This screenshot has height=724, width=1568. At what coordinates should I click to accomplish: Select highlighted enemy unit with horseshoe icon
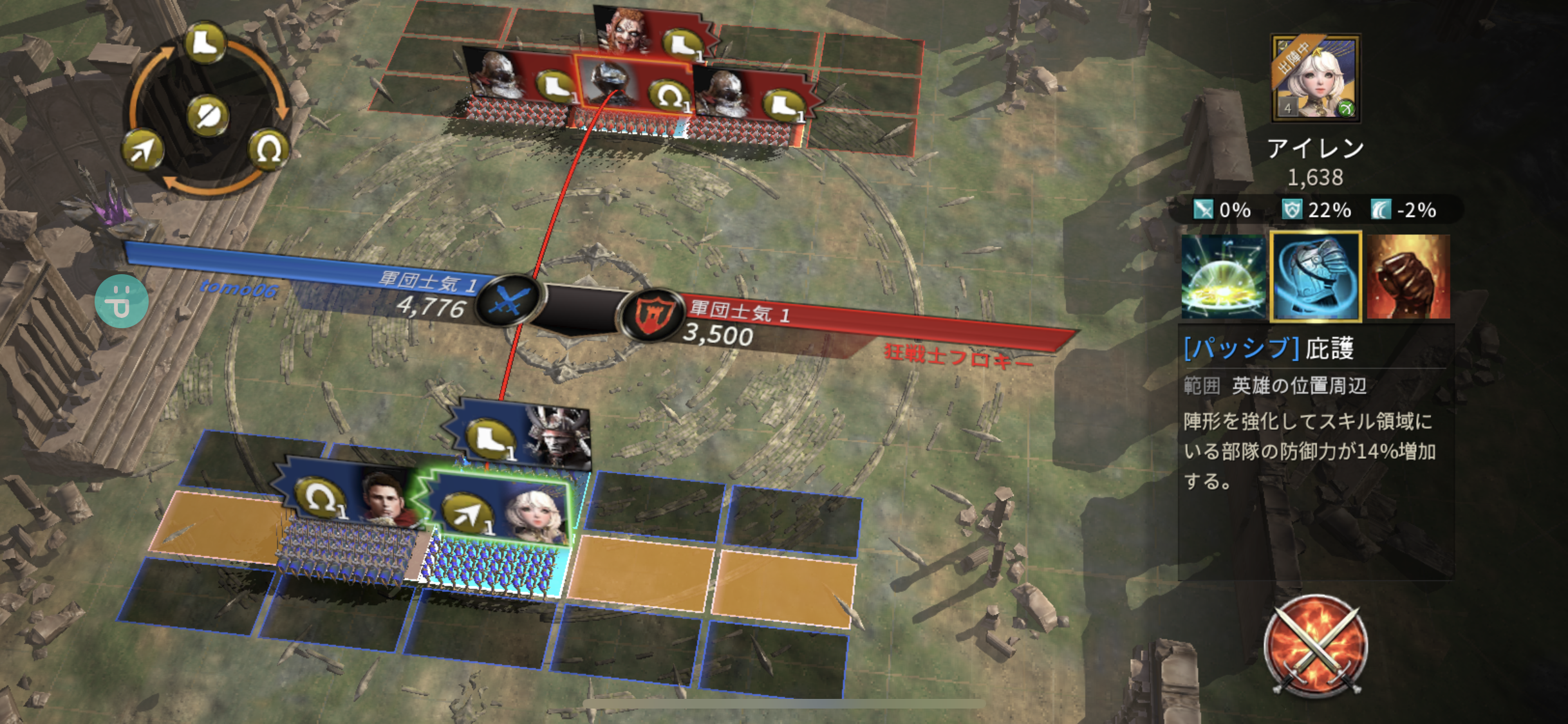coord(634,88)
